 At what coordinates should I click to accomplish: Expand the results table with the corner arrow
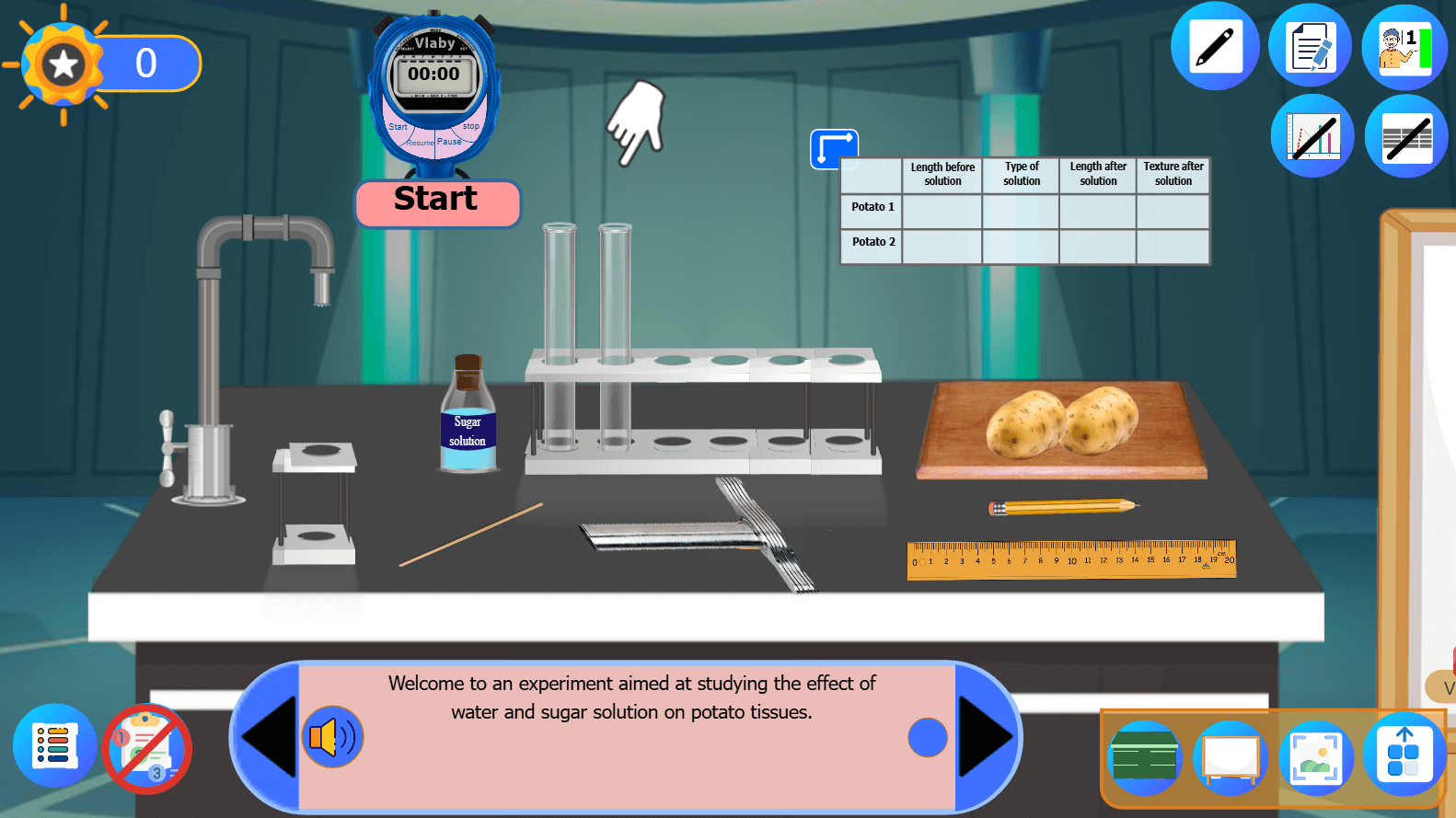click(x=834, y=148)
